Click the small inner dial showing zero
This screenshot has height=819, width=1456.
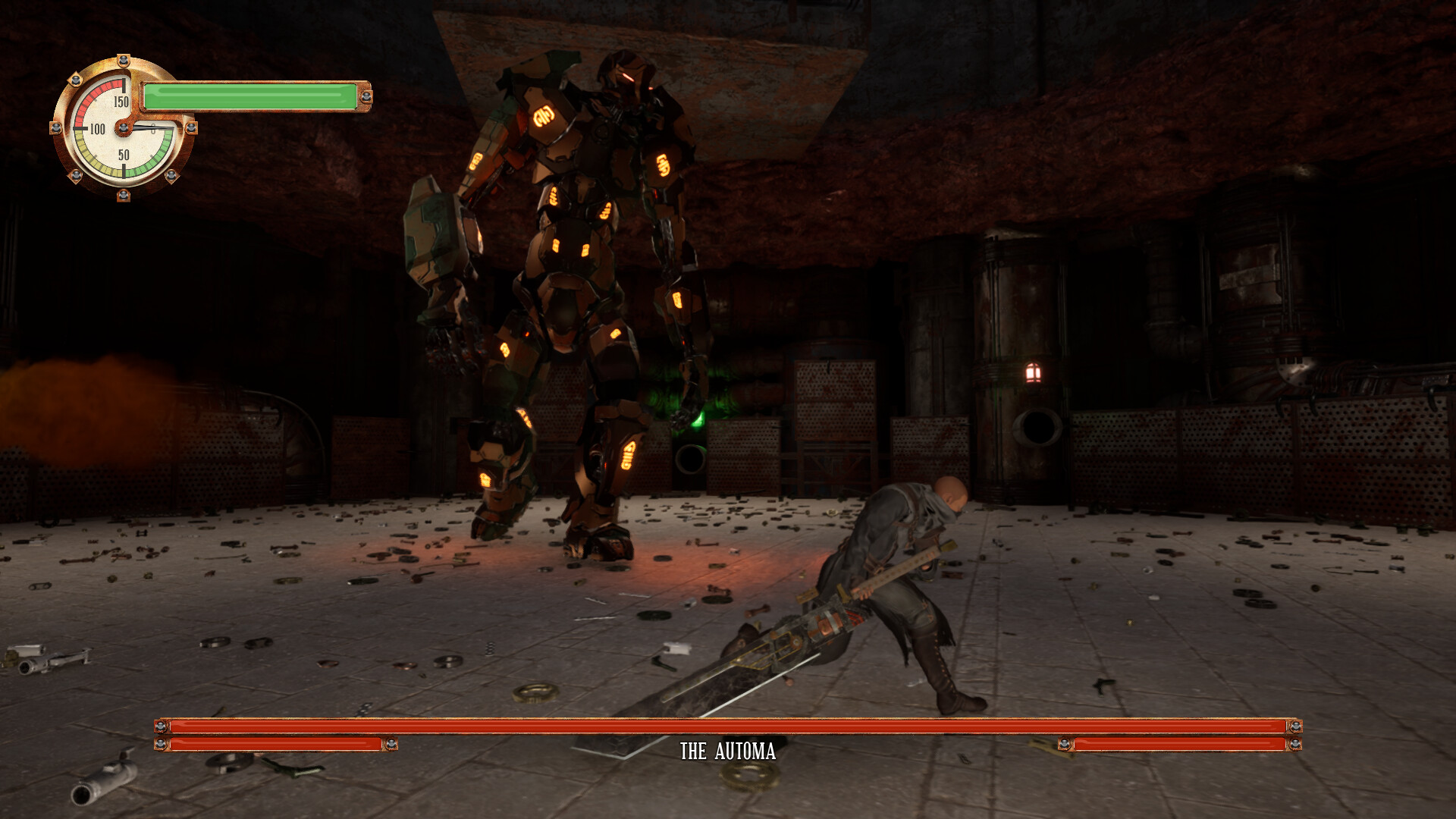click(153, 131)
